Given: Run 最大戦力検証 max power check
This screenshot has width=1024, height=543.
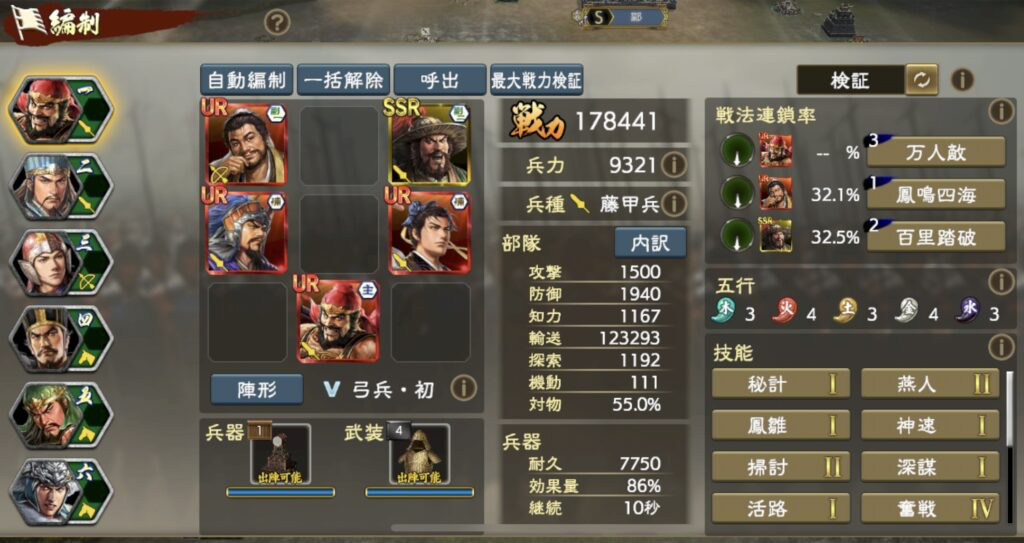Looking at the screenshot, I should click(x=536, y=80).
